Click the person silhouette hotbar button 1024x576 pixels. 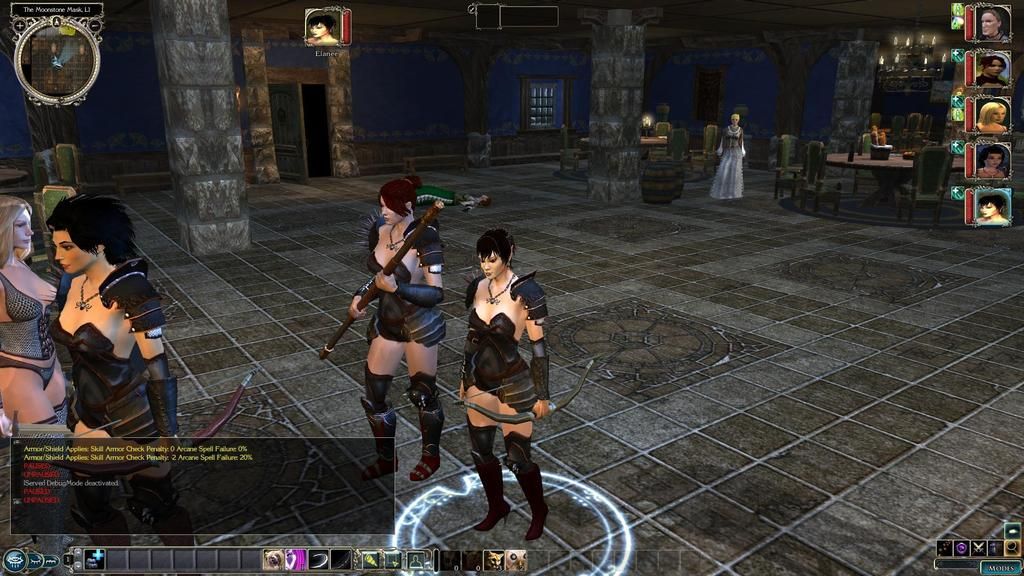pos(416,560)
